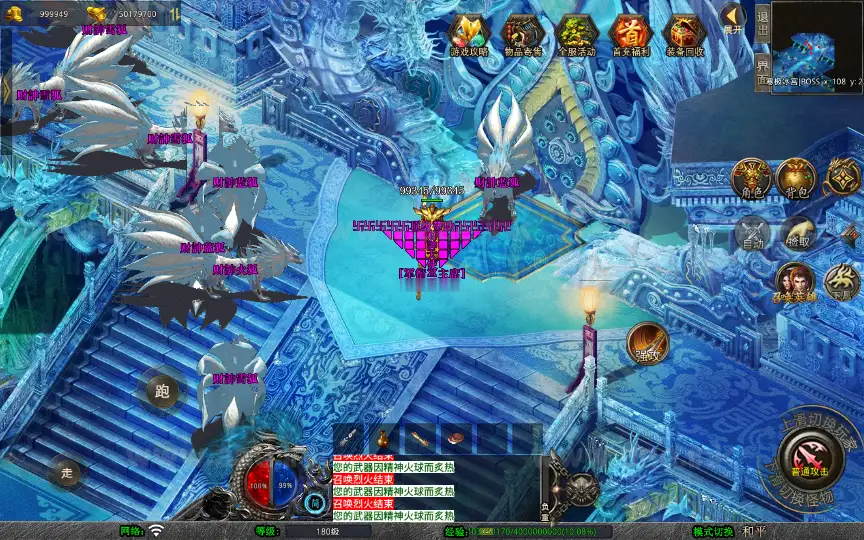Activate the 强攻 strong attack skill
Viewport: 864px width, 540px height.
click(x=647, y=343)
